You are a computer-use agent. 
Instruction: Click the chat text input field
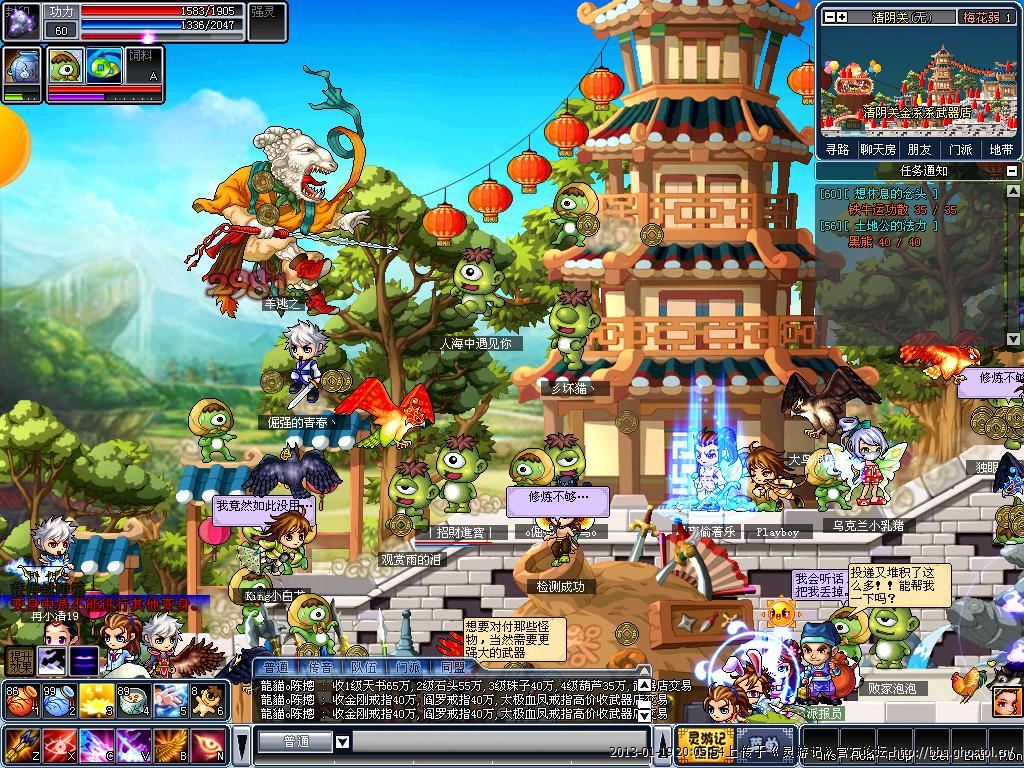tap(500, 742)
